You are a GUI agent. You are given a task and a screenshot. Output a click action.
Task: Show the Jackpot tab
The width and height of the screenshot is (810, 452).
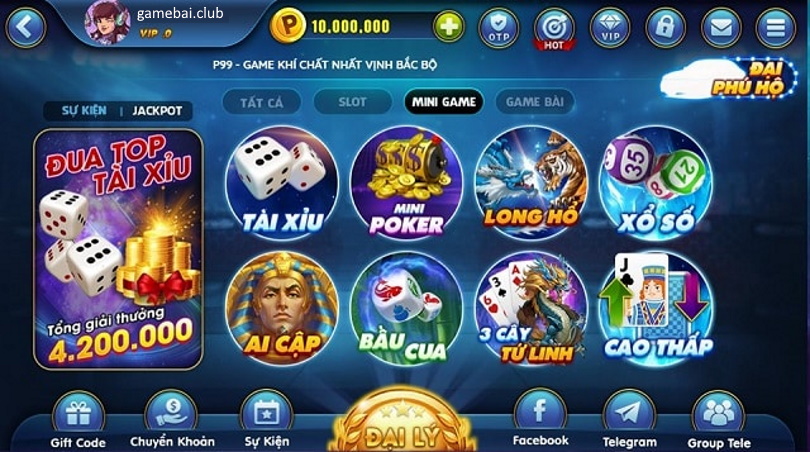click(158, 111)
